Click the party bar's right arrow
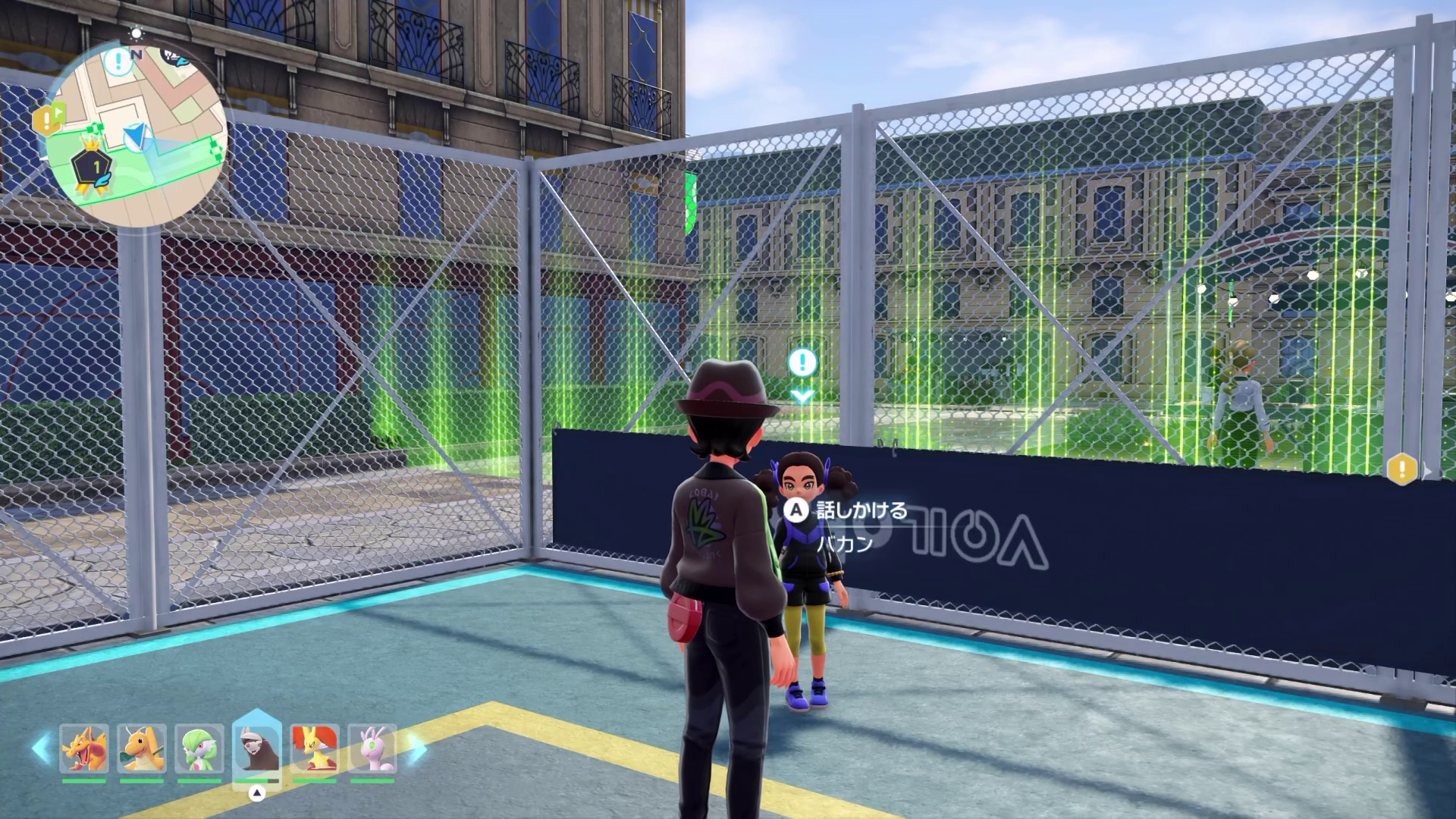Screen dimensions: 1456x819 point(418,748)
